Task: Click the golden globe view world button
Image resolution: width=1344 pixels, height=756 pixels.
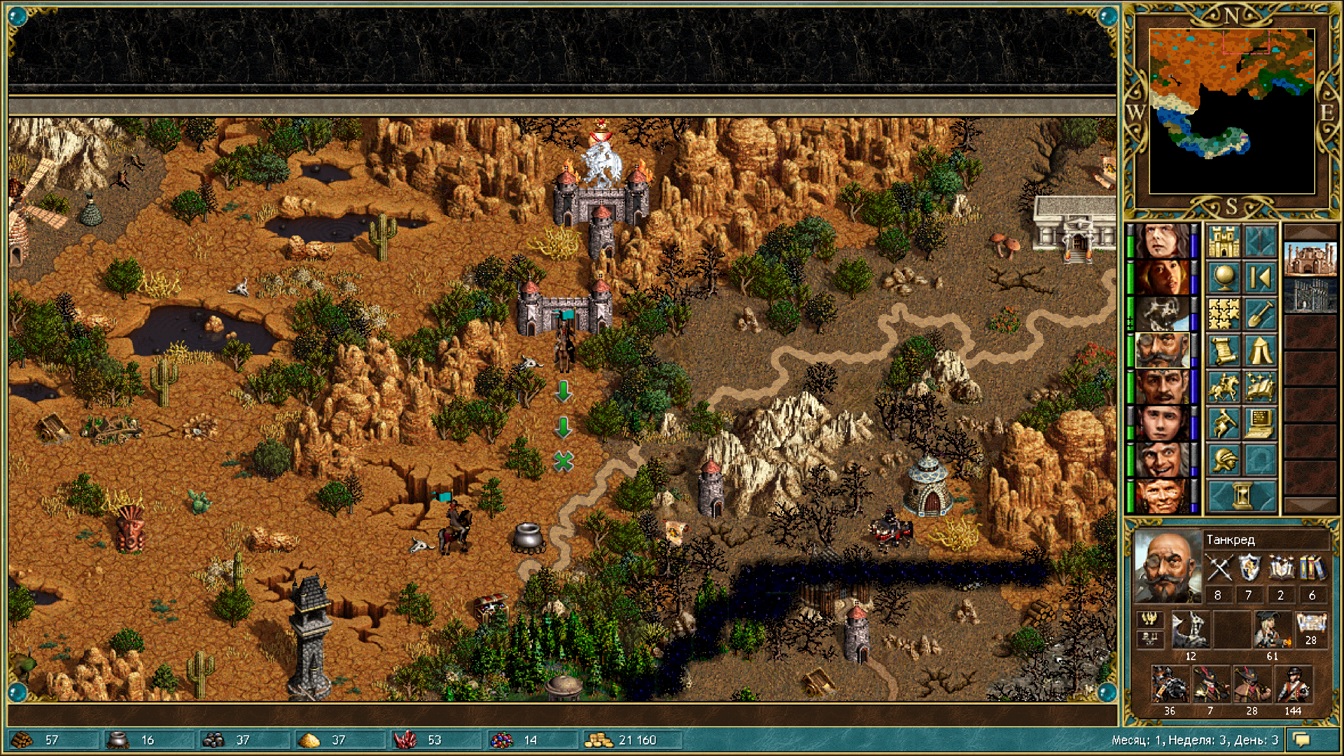Action: click(1224, 277)
